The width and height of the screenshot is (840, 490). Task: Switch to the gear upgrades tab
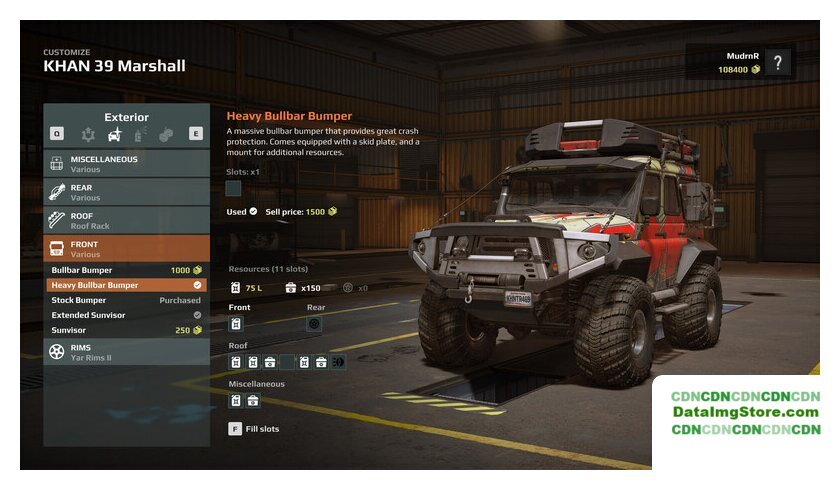click(x=88, y=133)
